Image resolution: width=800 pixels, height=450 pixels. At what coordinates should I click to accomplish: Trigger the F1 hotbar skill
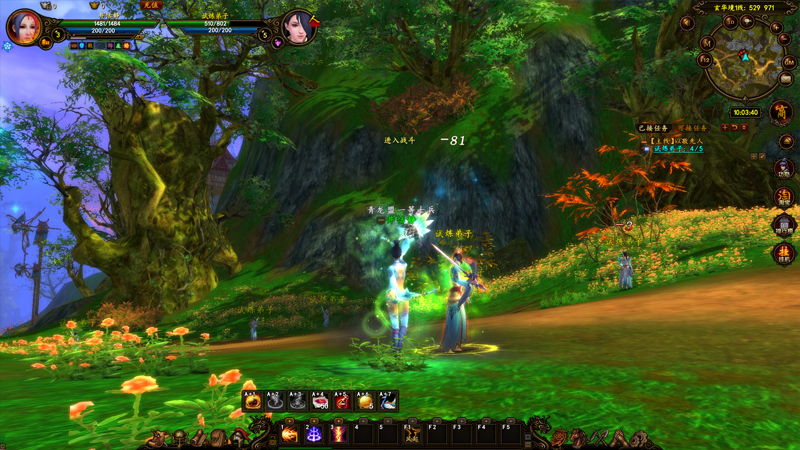pos(412,435)
